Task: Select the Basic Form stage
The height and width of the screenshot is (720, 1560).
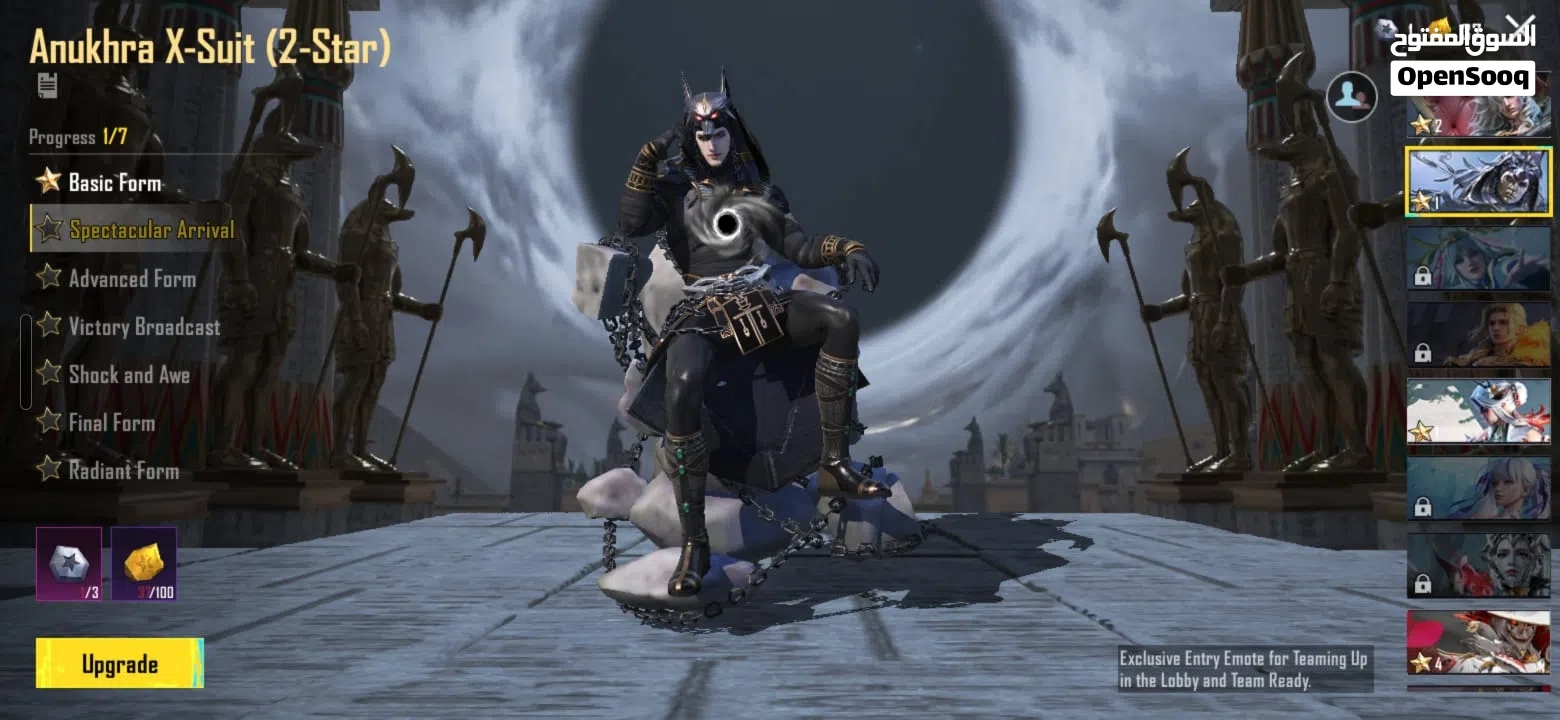Action: [114, 182]
